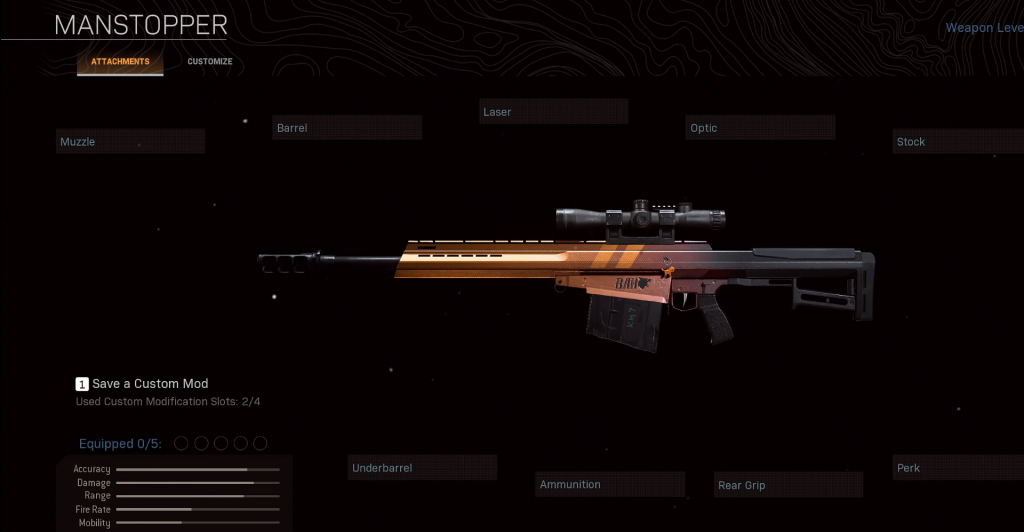
Task: Open the Customize tab
Action: click(210, 62)
